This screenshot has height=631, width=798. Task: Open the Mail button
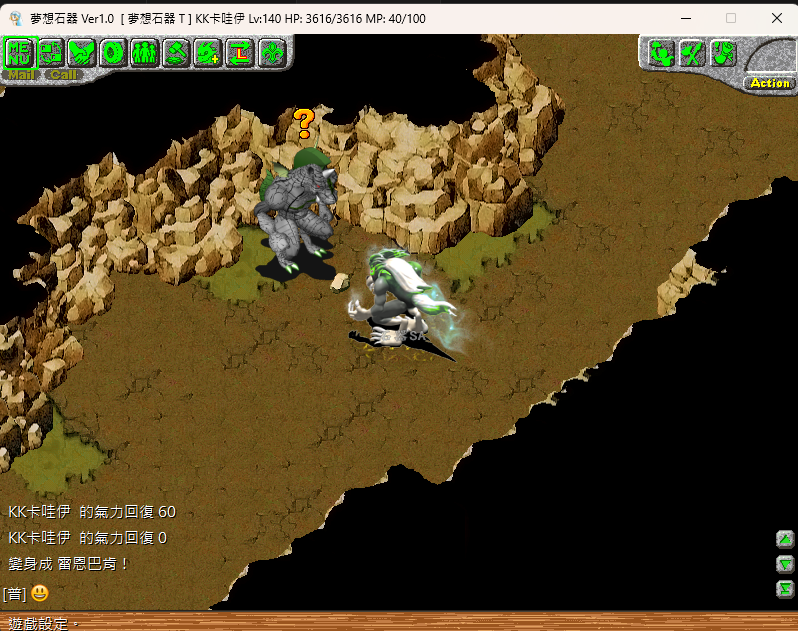[x=20, y=74]
